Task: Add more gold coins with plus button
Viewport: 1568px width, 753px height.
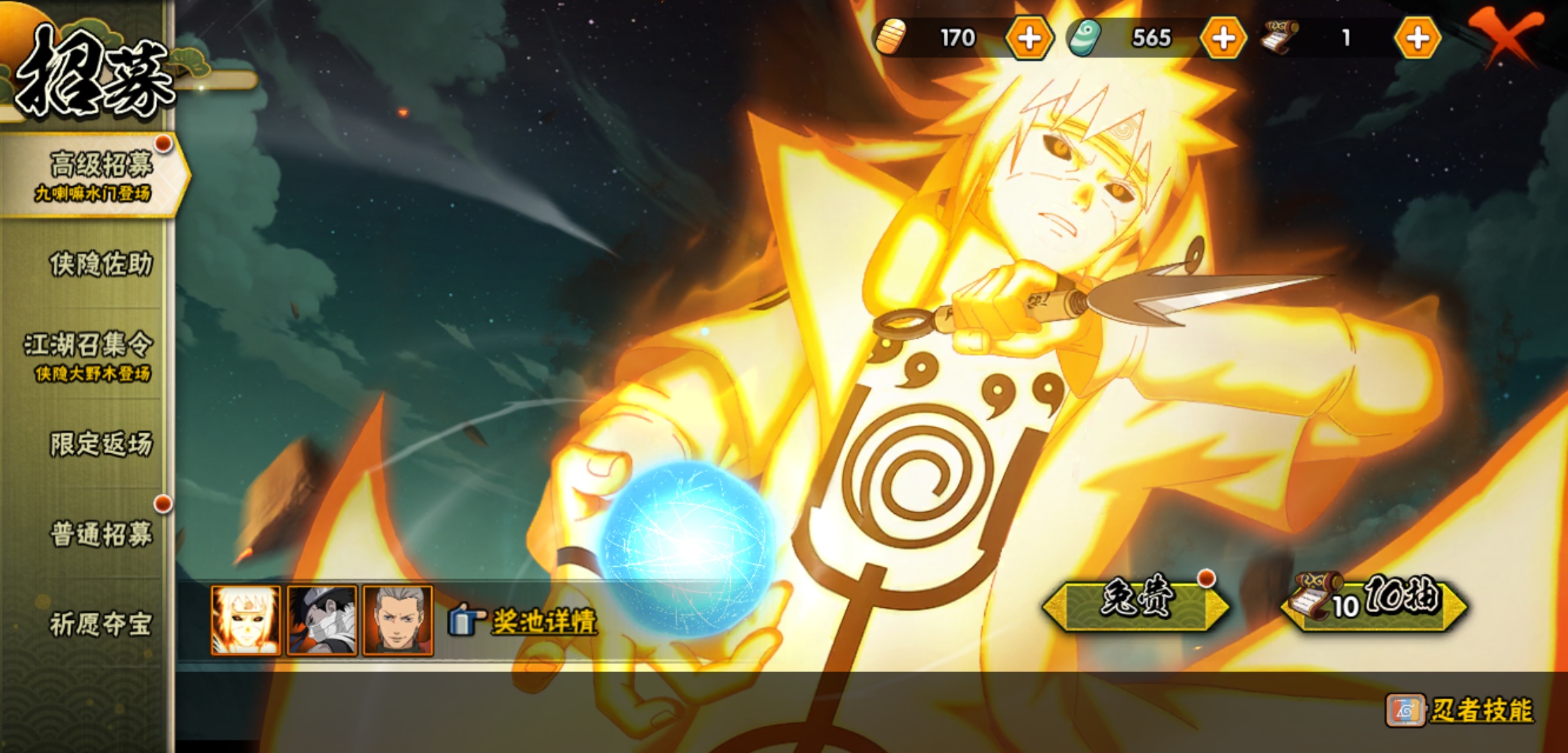Action: [1030, 38]
